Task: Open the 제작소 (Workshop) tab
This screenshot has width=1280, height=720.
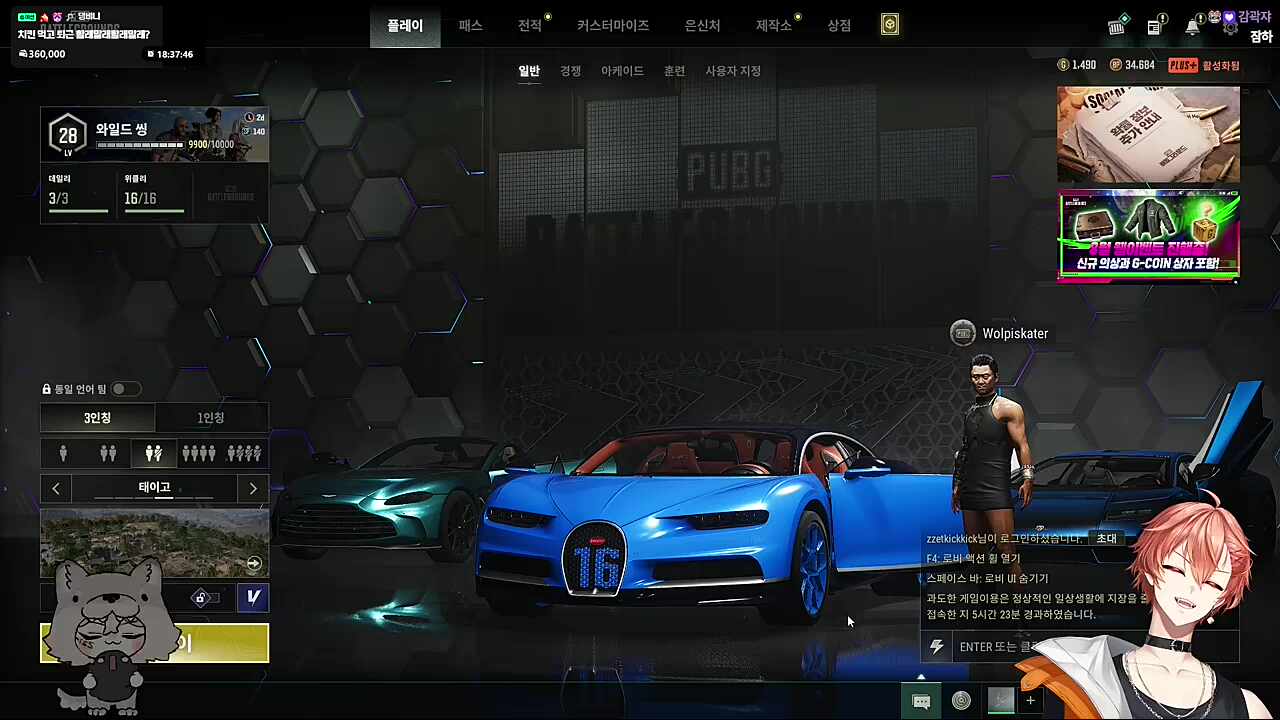Action: pos(773,26)
